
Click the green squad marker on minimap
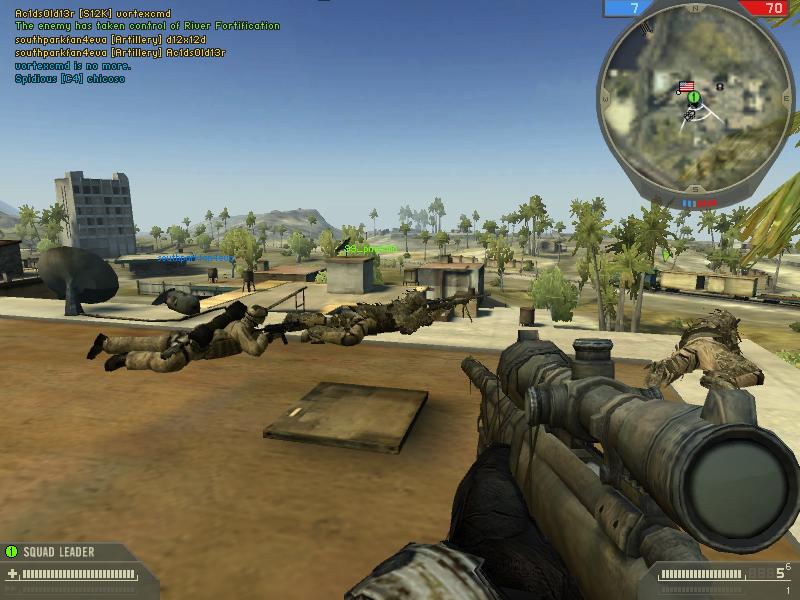coord(693,98)
